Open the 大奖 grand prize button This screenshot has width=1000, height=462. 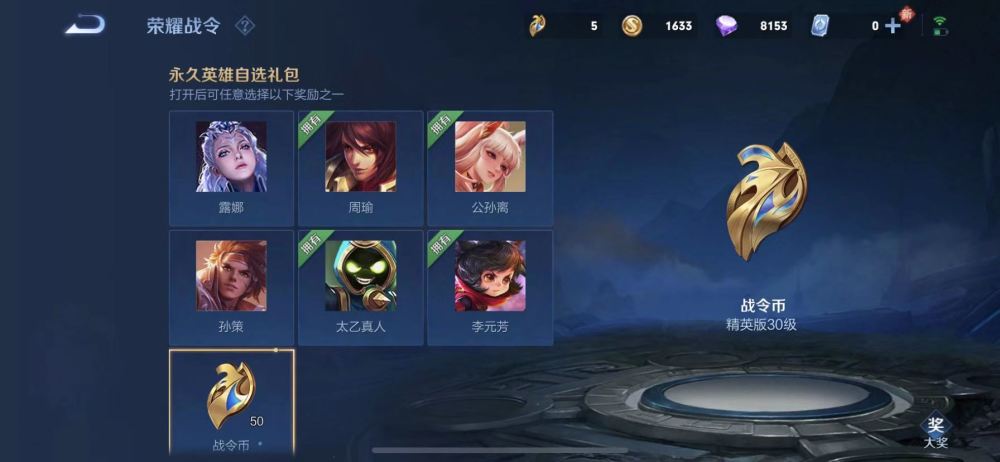point(935,430)
